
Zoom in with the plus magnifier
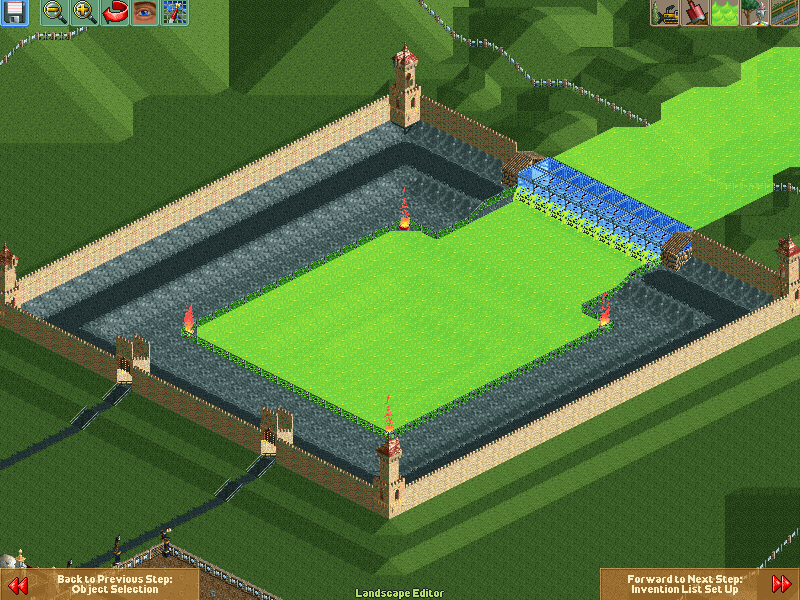pos(85,13)
